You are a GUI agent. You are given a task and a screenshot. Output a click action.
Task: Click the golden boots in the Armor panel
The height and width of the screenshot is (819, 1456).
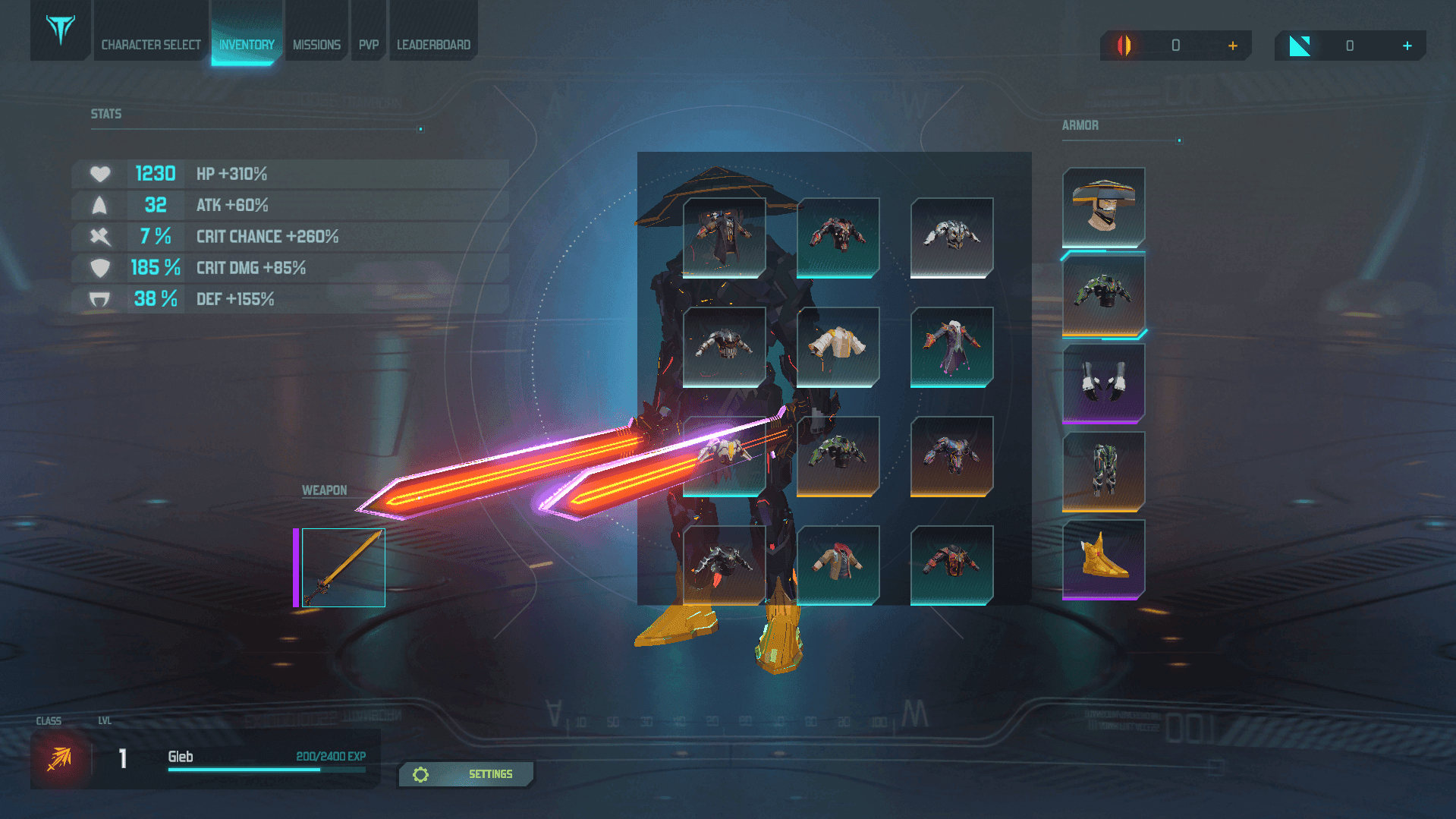coord(1104,559)
